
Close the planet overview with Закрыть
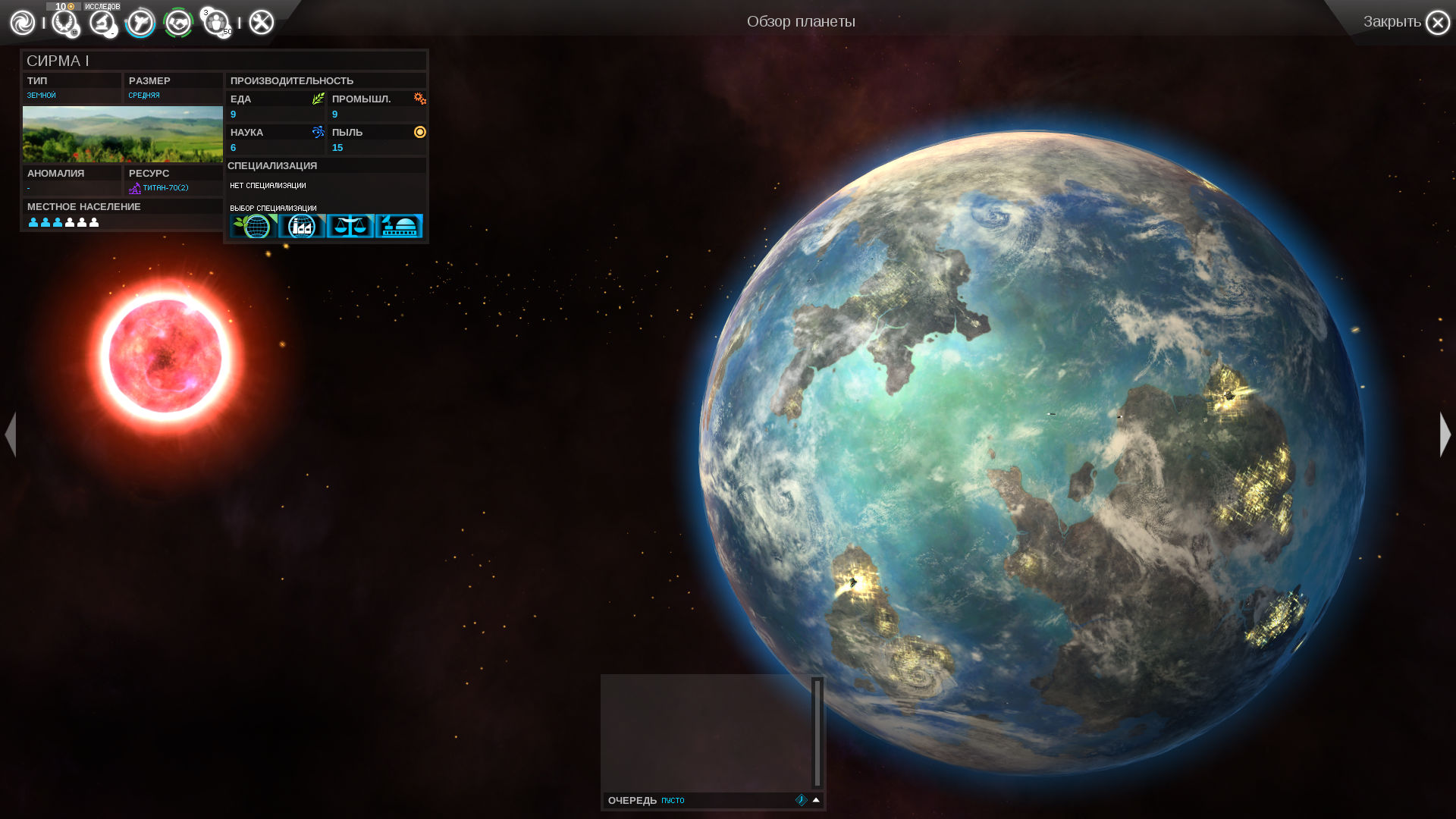[x=1436, y=23]
